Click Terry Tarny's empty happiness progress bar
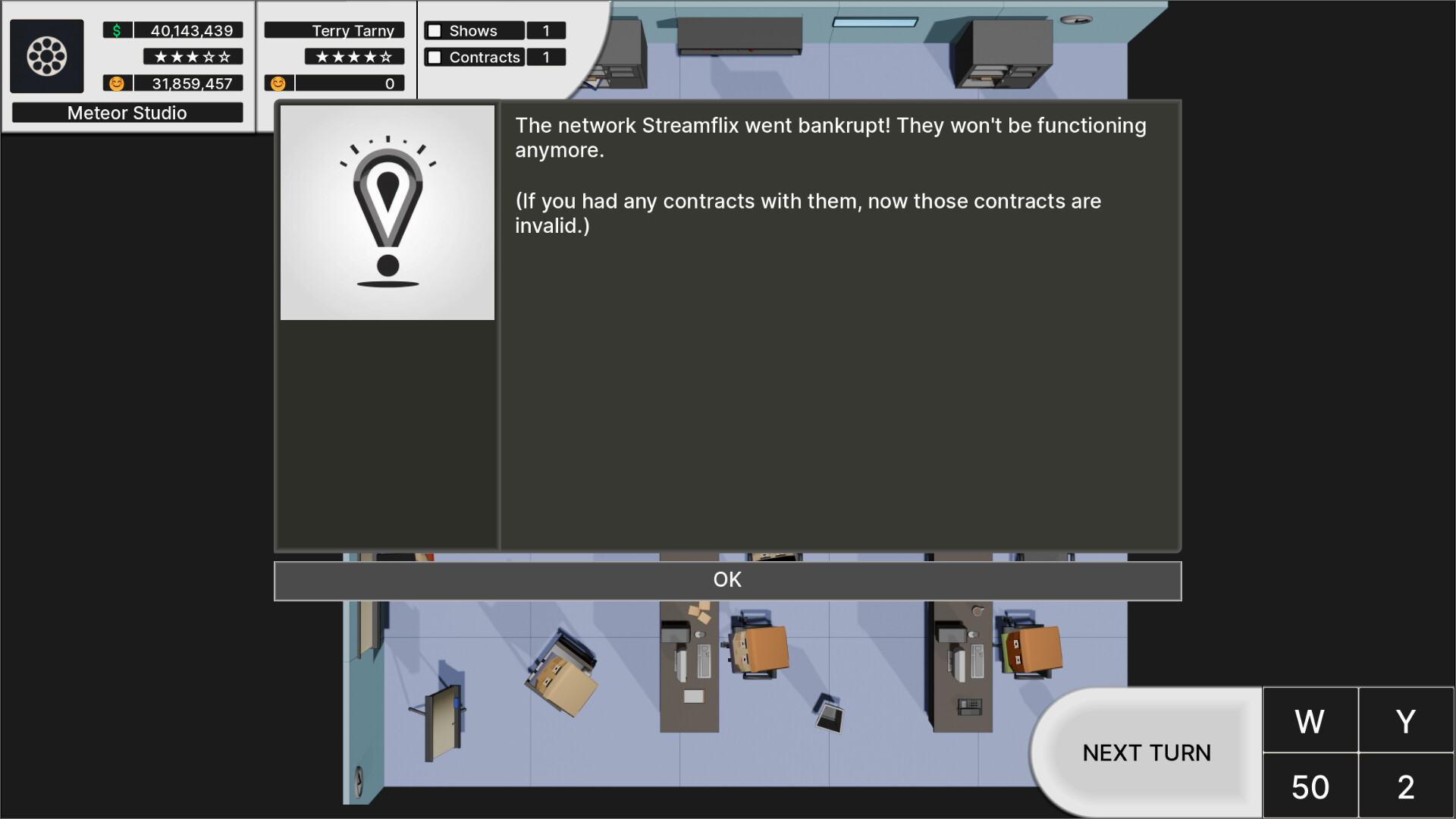 349,83
